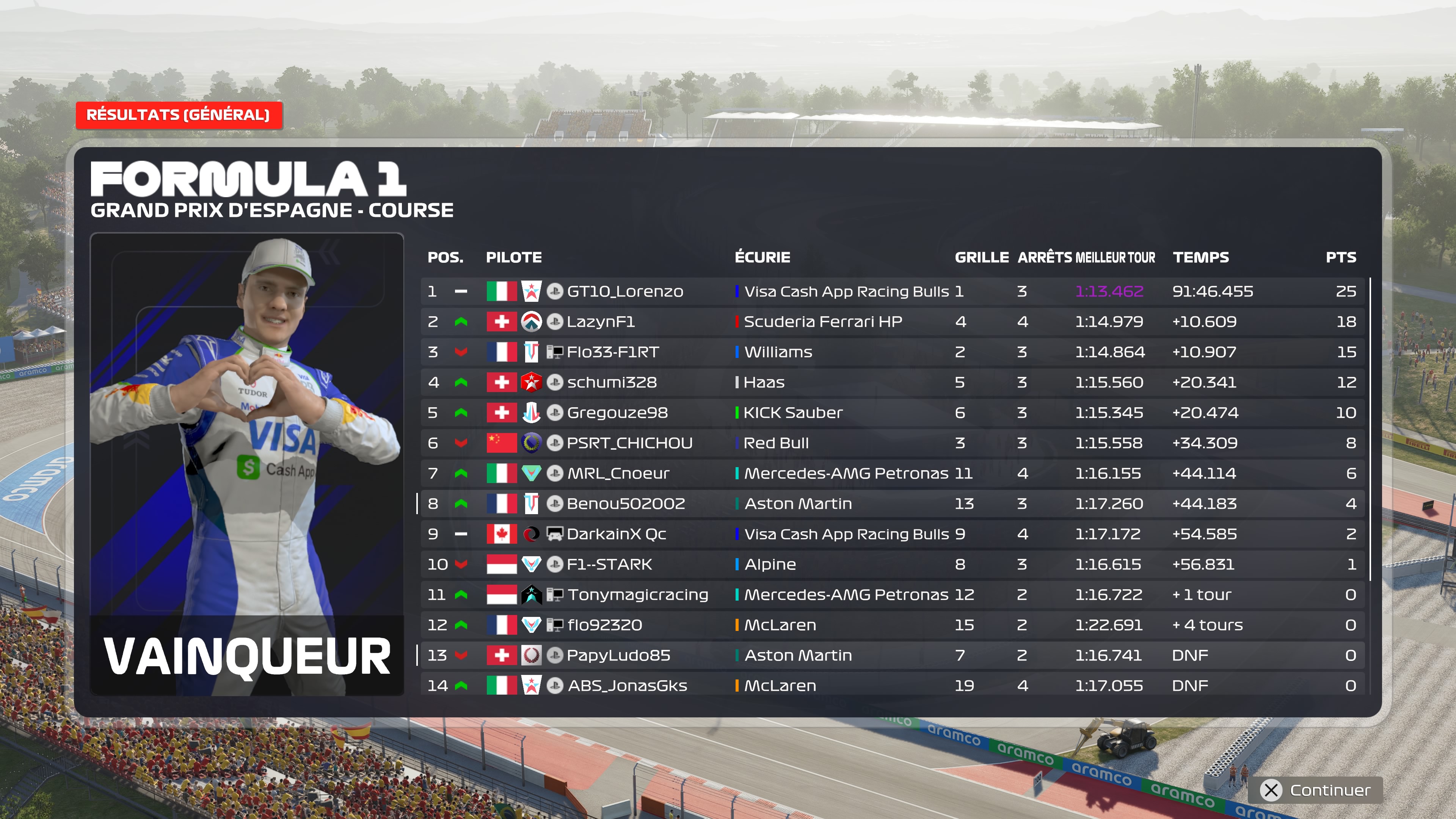
Task: Pick the PapyLudo85 DNF row
Action: tap(892, 656)
